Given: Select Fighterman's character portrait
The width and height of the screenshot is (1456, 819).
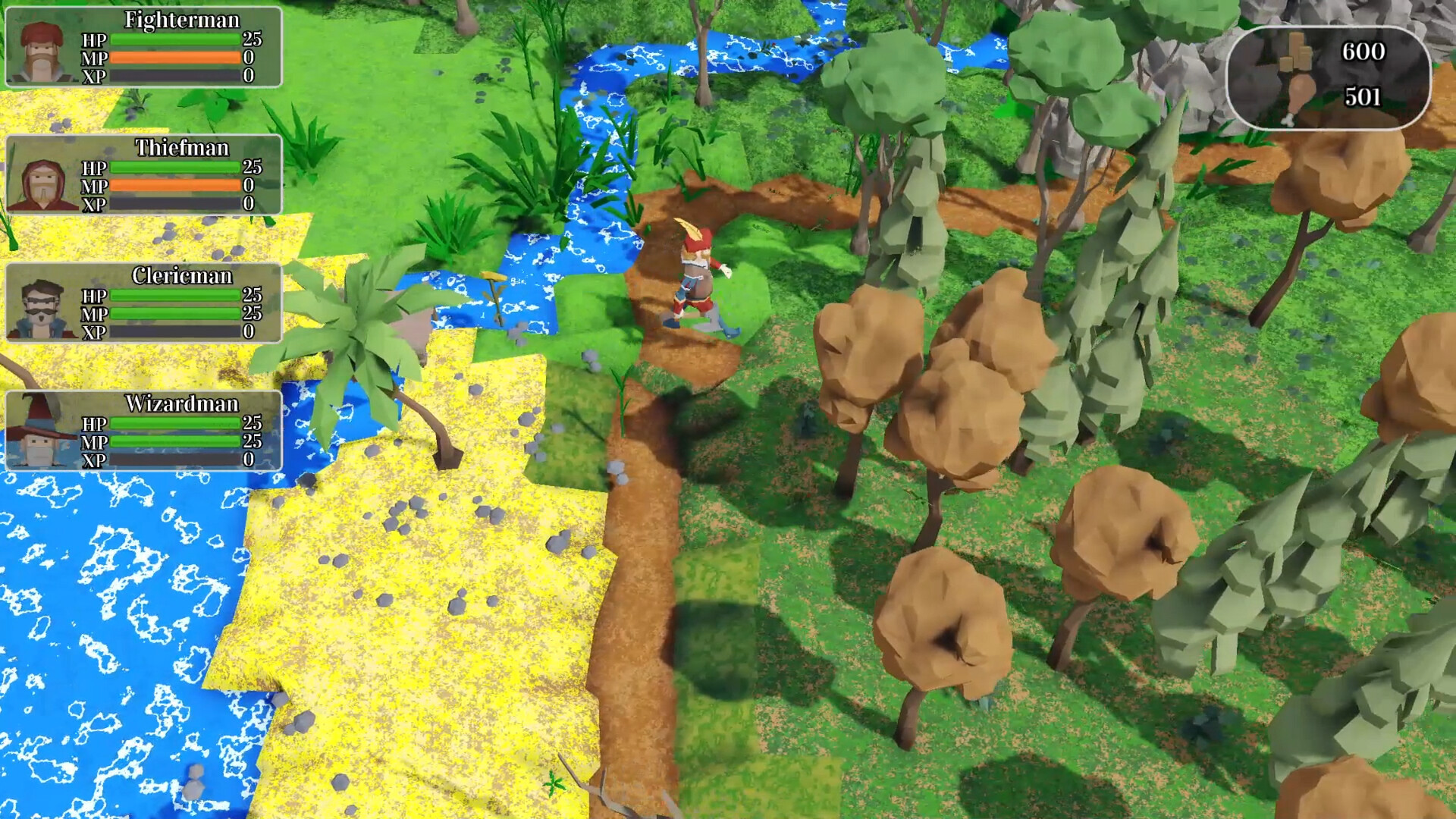Looking at the screenshot, I should click(42, 48).
